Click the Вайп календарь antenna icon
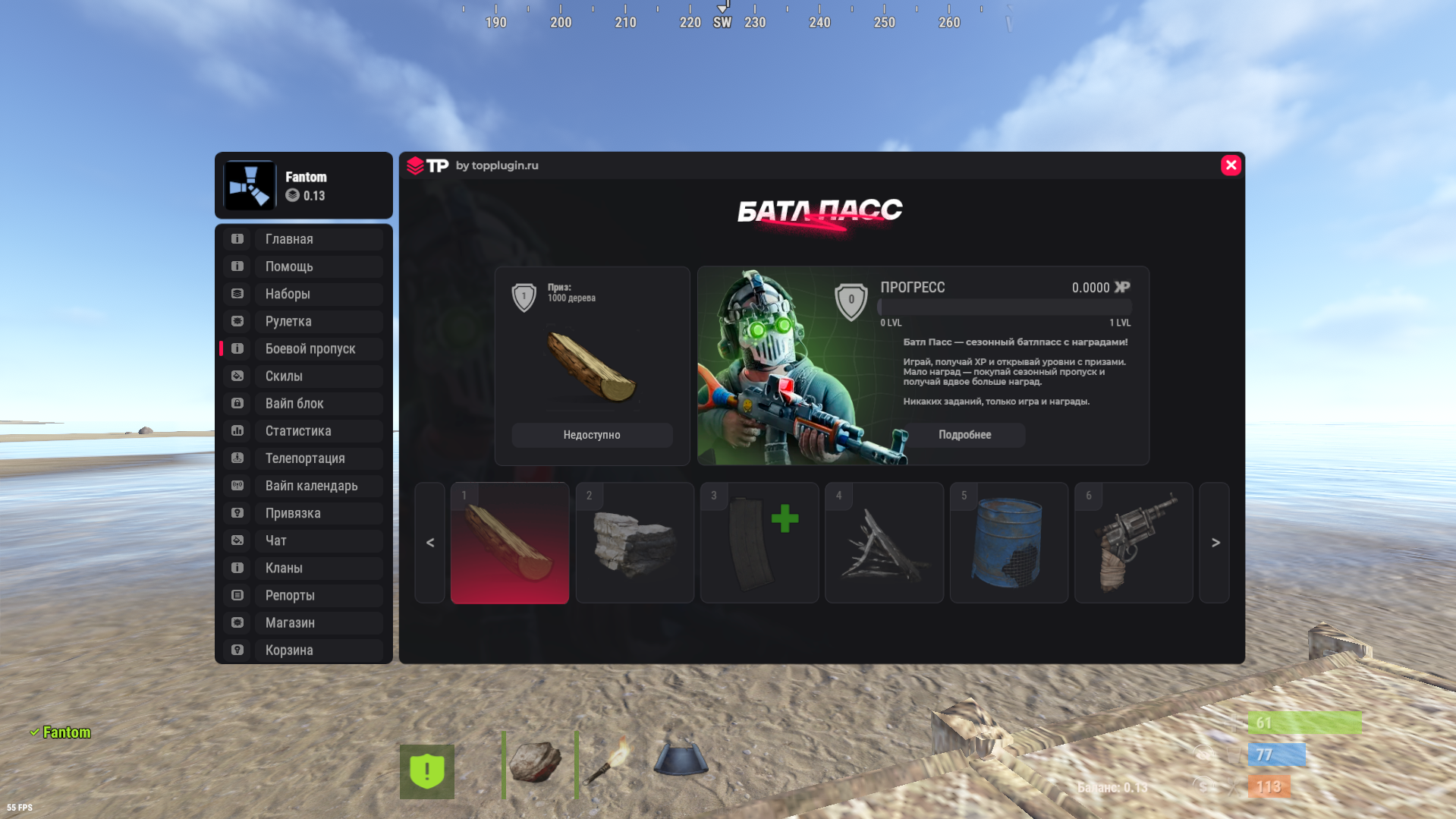 pyautogui.click(x=236, y=485)
